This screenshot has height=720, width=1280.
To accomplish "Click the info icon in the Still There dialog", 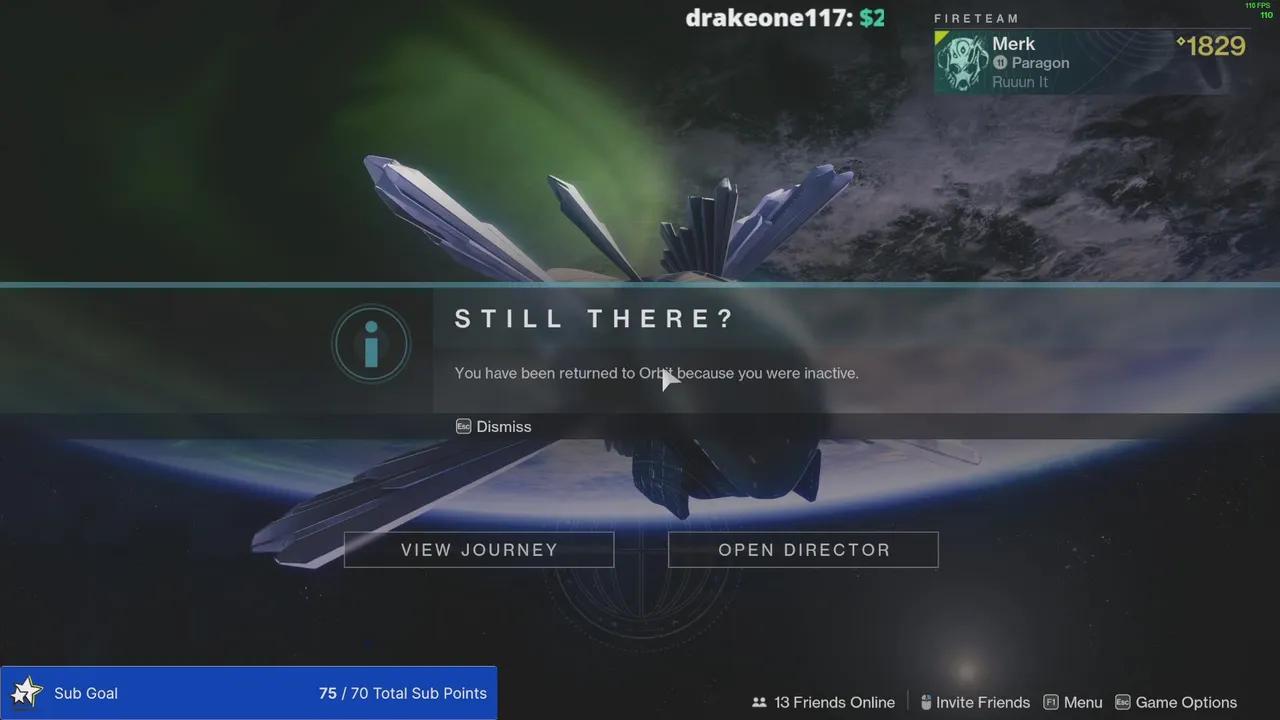I will click(371, 343).
